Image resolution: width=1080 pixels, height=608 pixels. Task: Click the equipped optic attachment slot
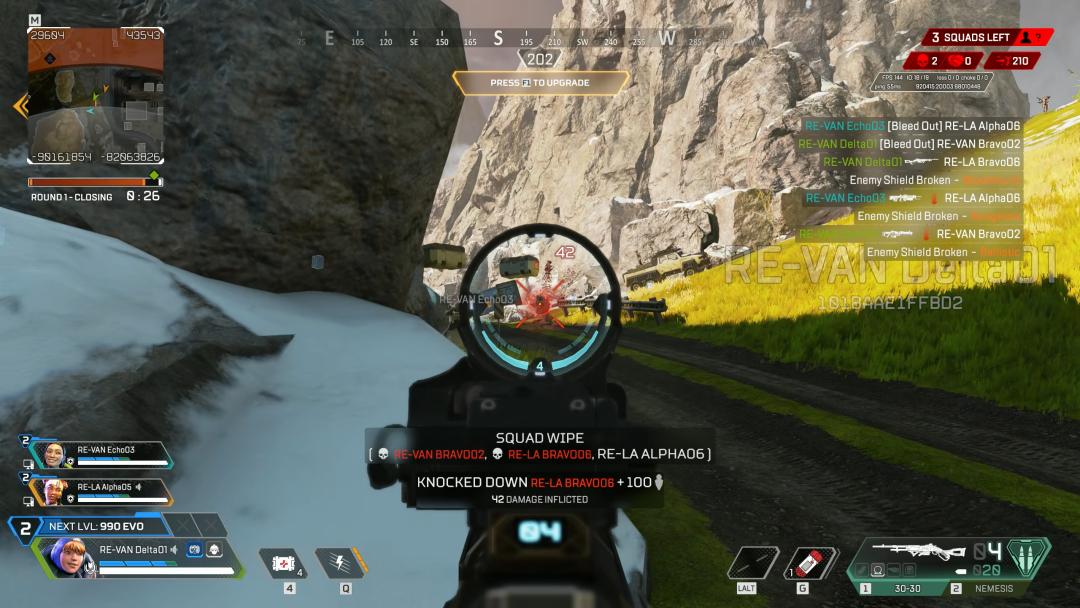point(876,571)
